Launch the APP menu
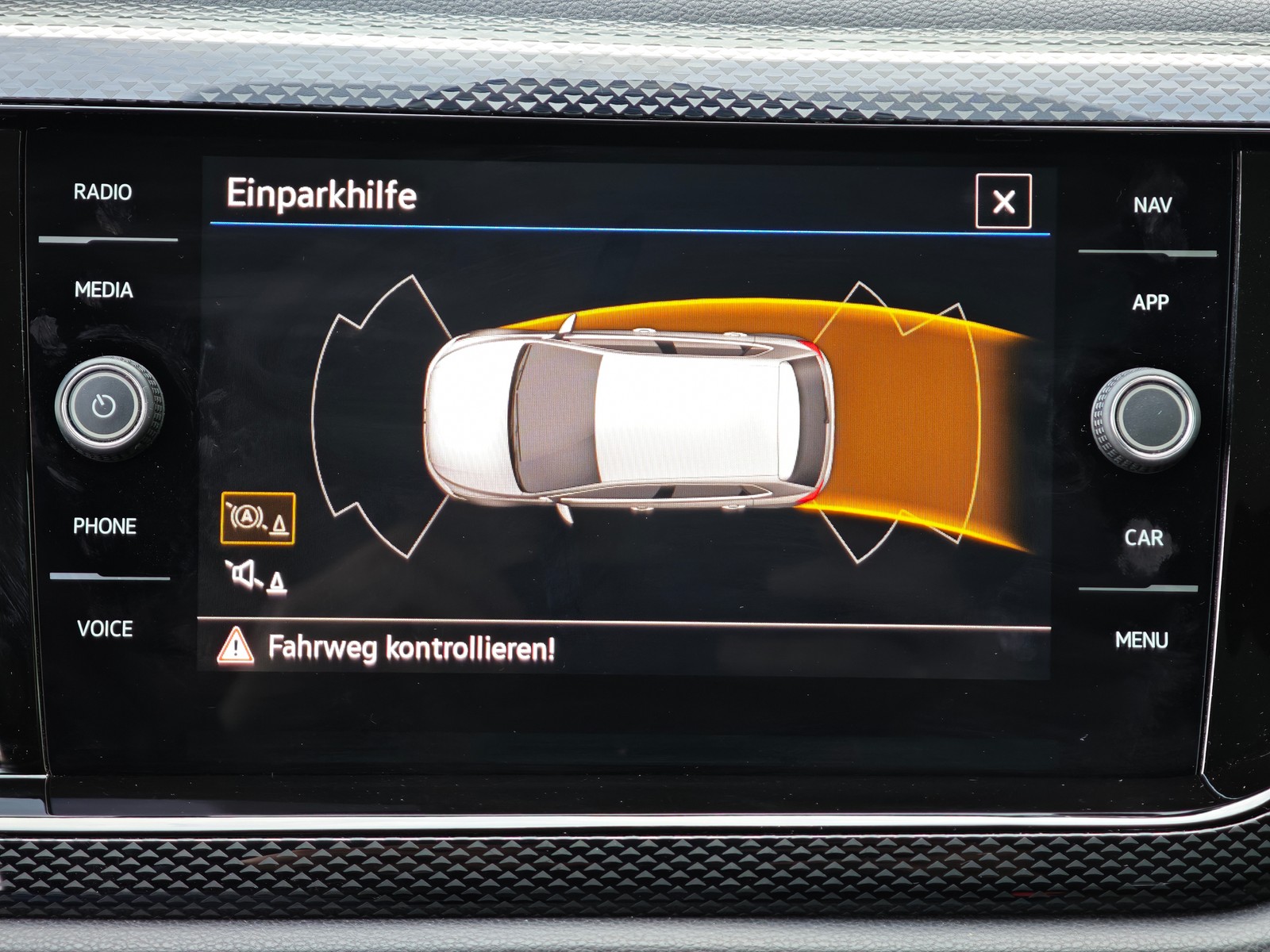This screenshot has height=952, width=1270. [1150, 302]
